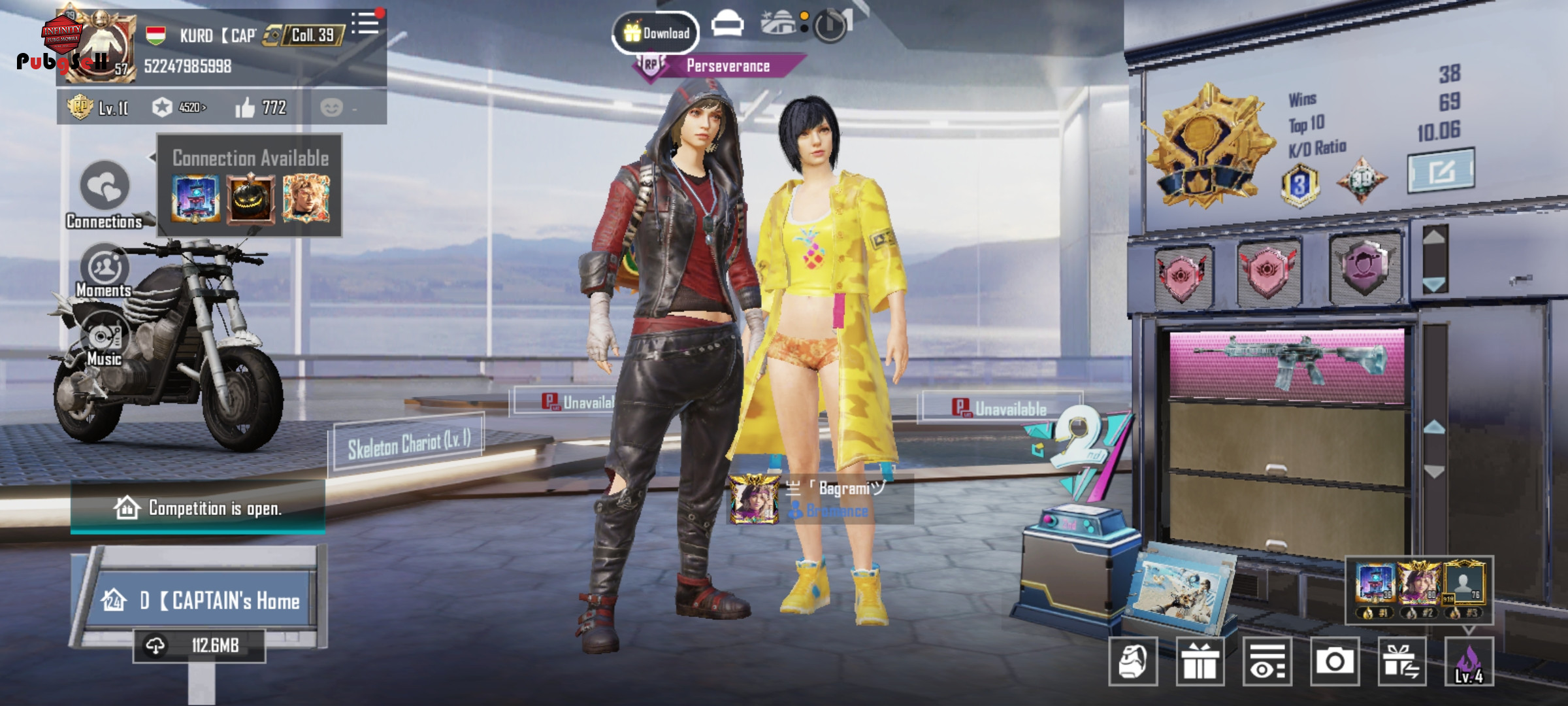
Task: Open the gift box button
Action: (x=1200, y=662)
